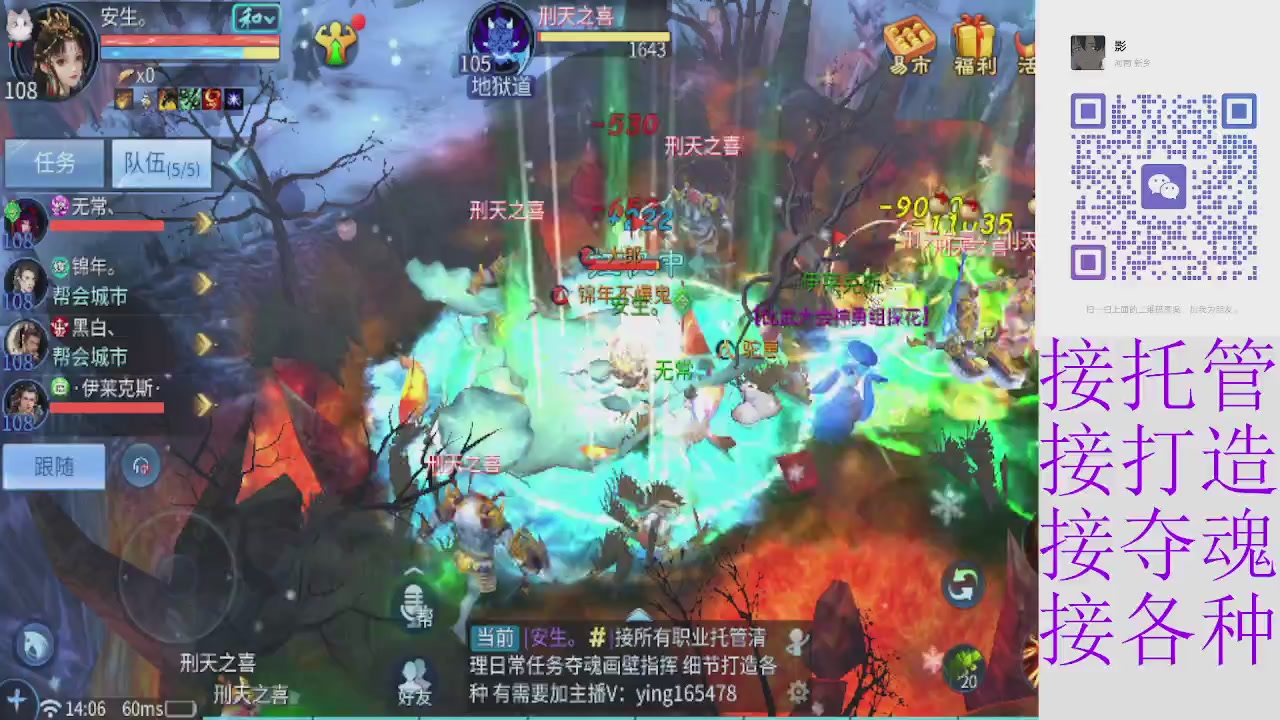Viewport: 1280px width, 720px height.
Task: Toggle the voice headset beside 跟随
Action: click(x=140, y=465)
